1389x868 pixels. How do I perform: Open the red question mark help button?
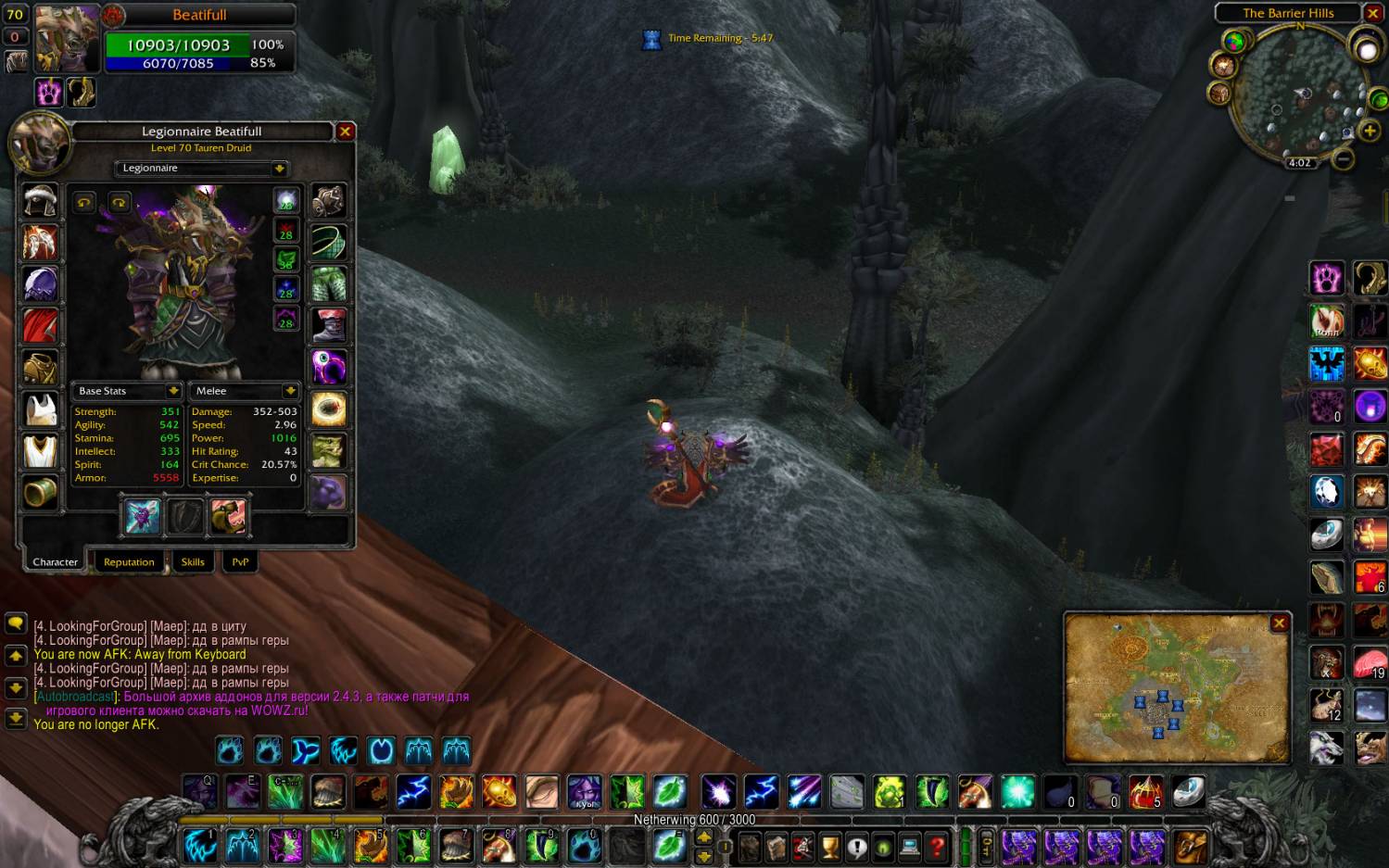pos(937,846)
